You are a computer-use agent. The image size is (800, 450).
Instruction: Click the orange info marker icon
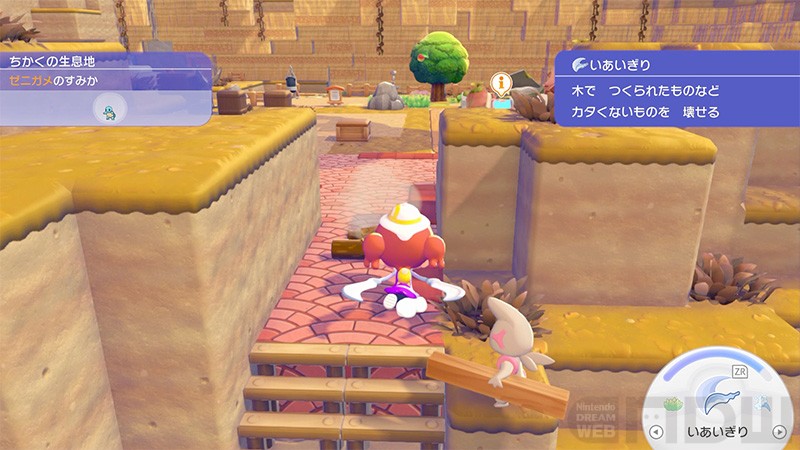click(500, 83)
